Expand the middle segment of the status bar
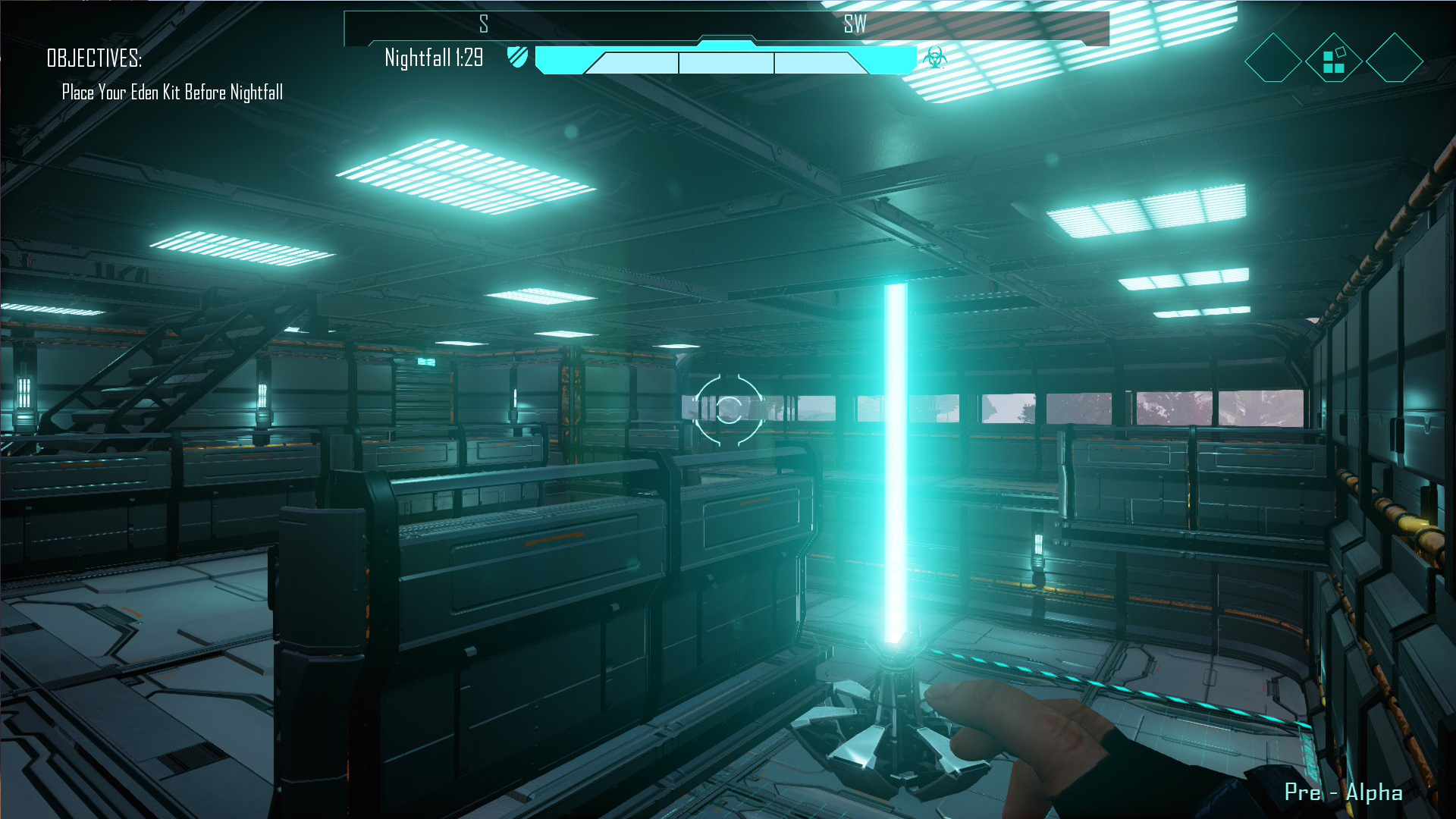1456x819 pixels. click(726, 64)
